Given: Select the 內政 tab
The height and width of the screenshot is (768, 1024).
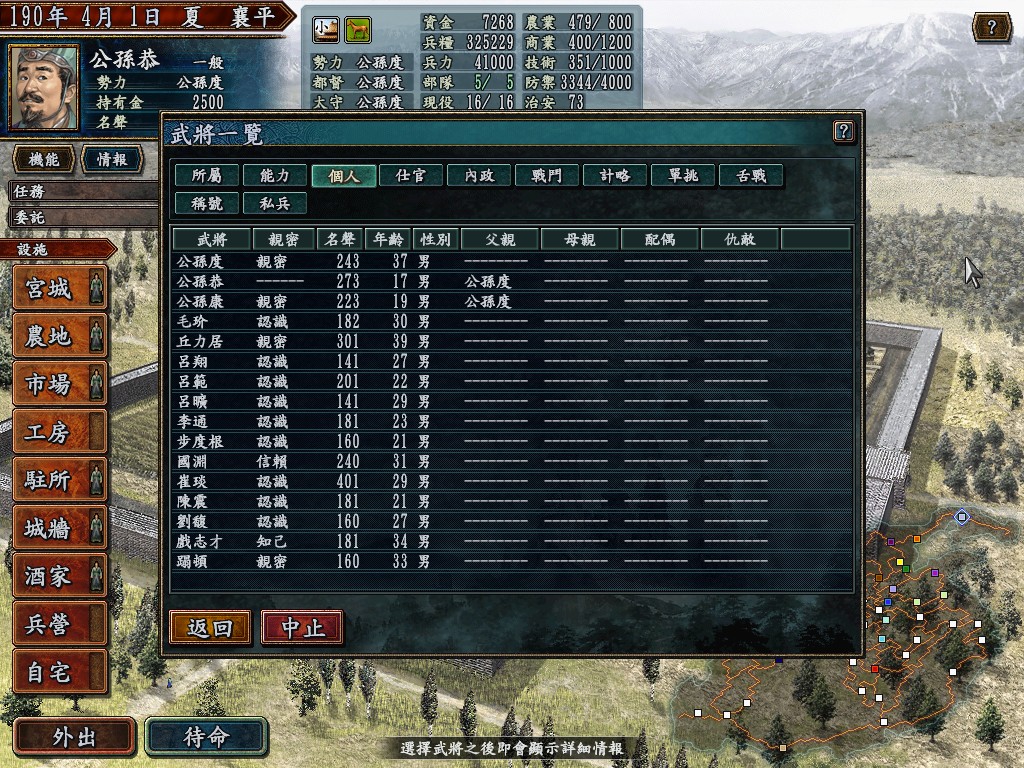Looking at the screenshot, I should point(479,175).
